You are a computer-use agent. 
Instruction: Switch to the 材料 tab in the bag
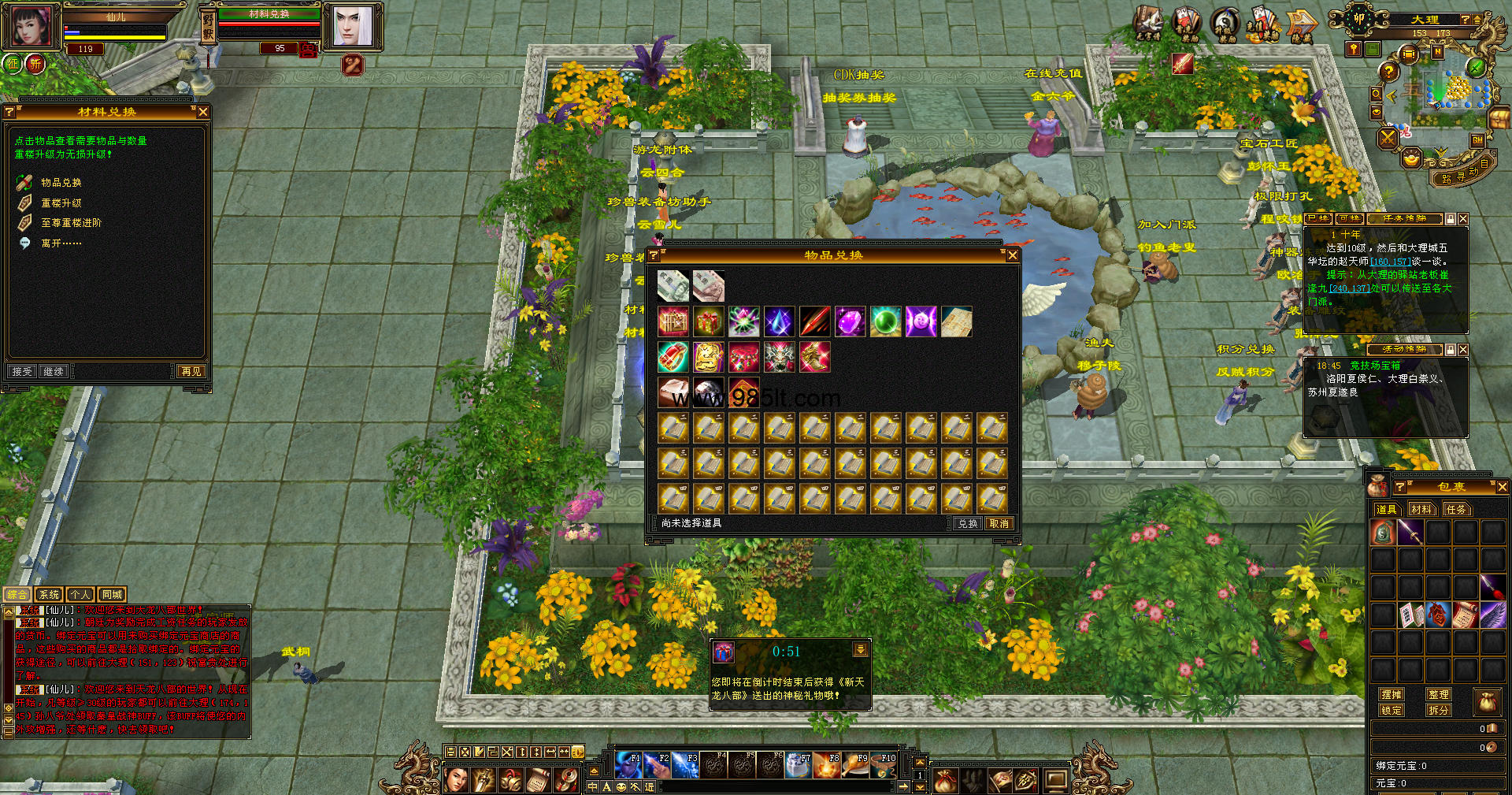[1421, 510]
